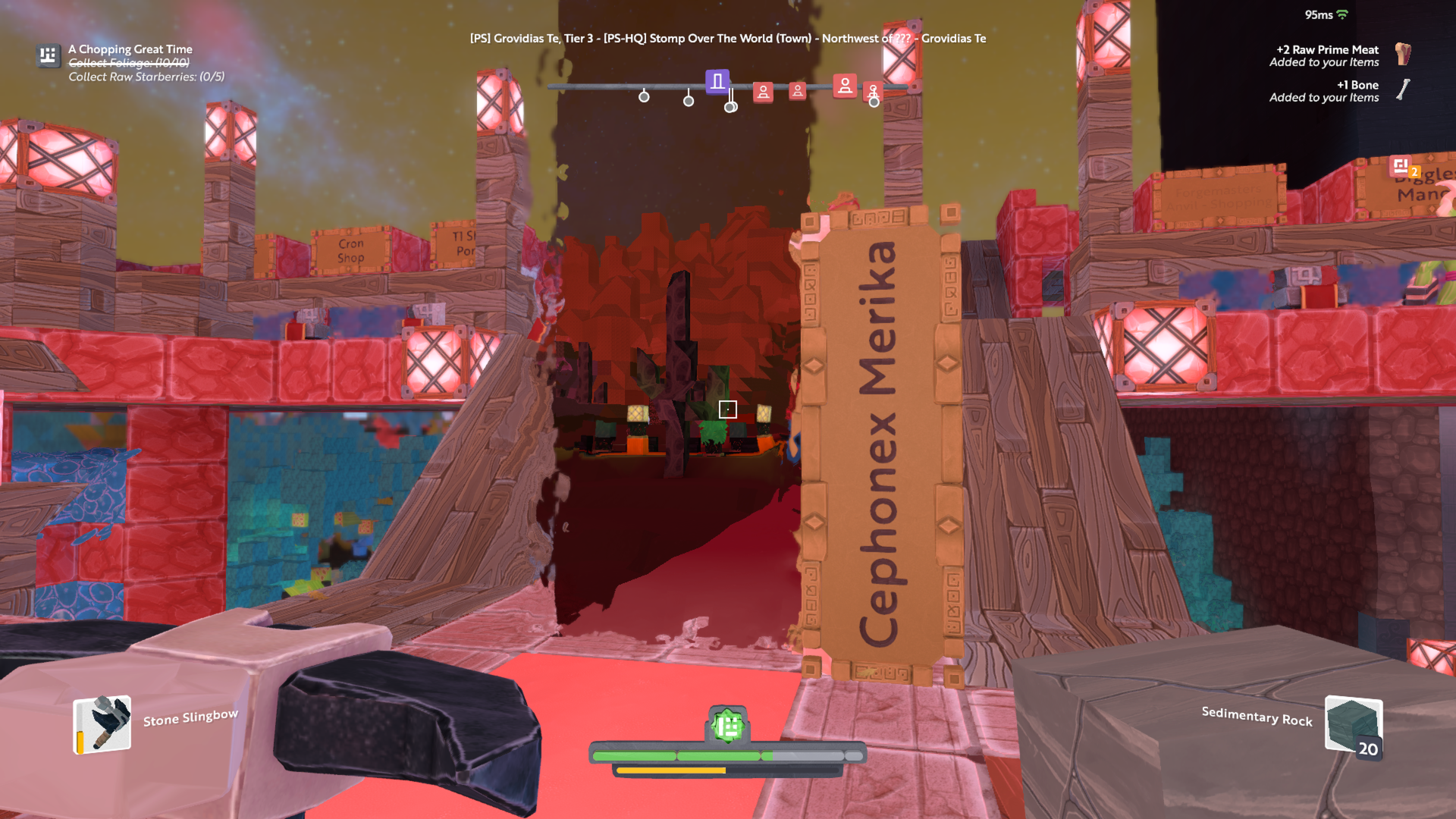1456x819 pixels.
Task: Click the leftmost red player marker on the compass
Action: (x=762, y=92)
